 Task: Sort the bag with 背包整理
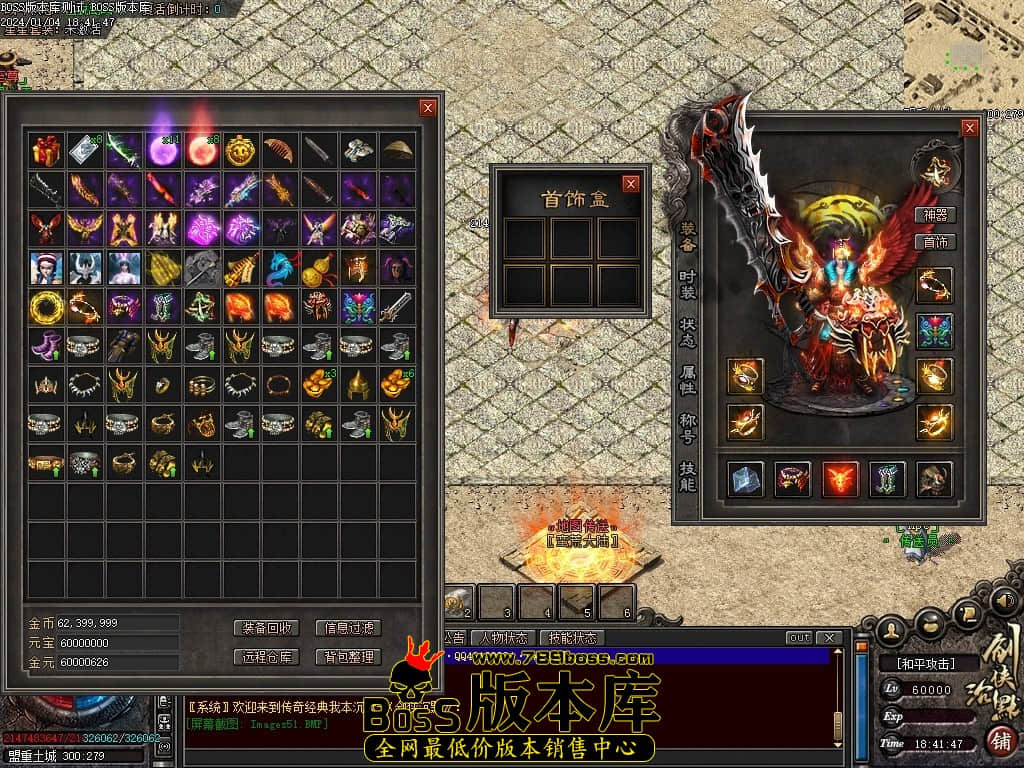(x=348, y=657)
